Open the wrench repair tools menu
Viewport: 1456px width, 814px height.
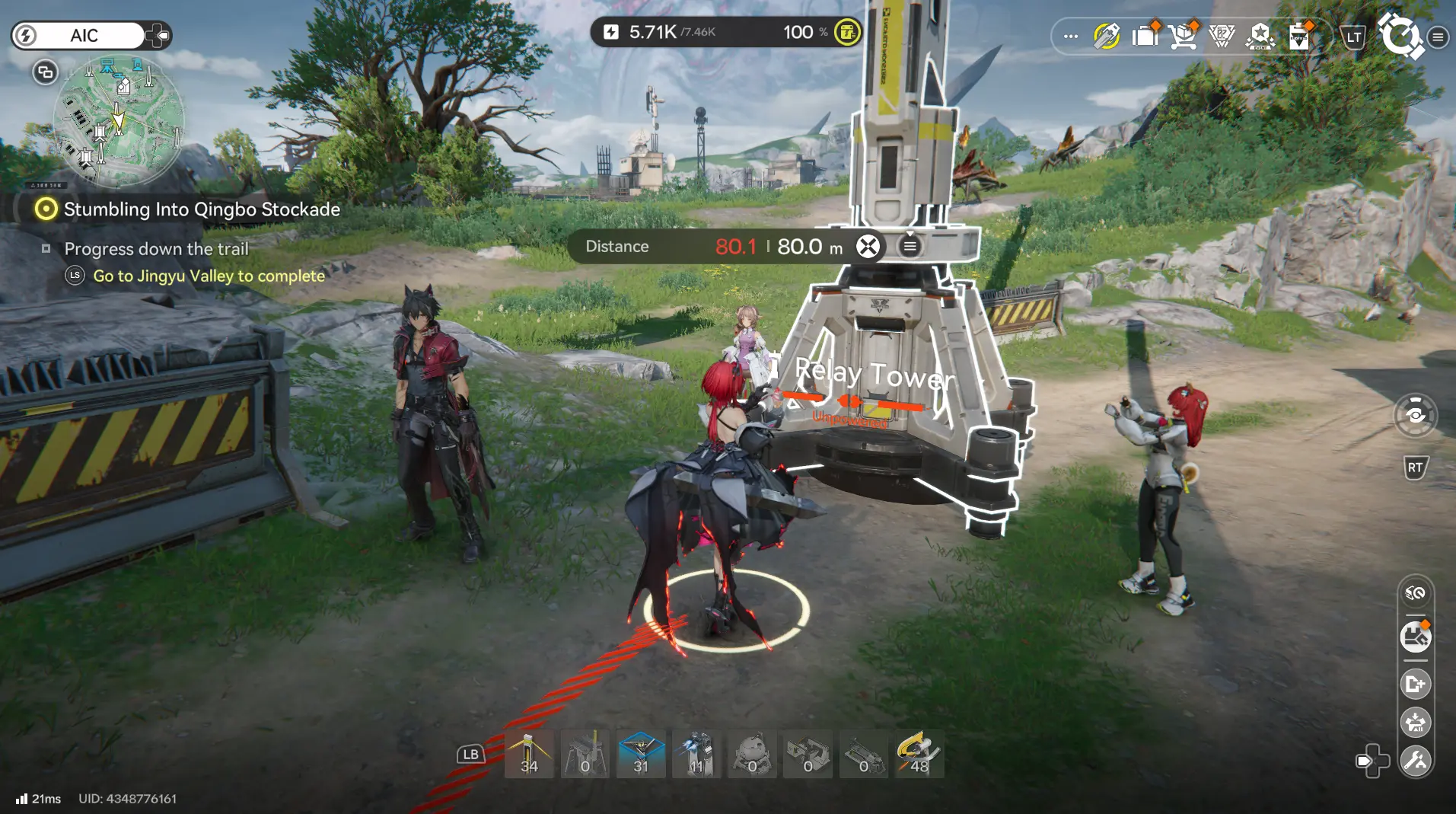pos(1416,759)
